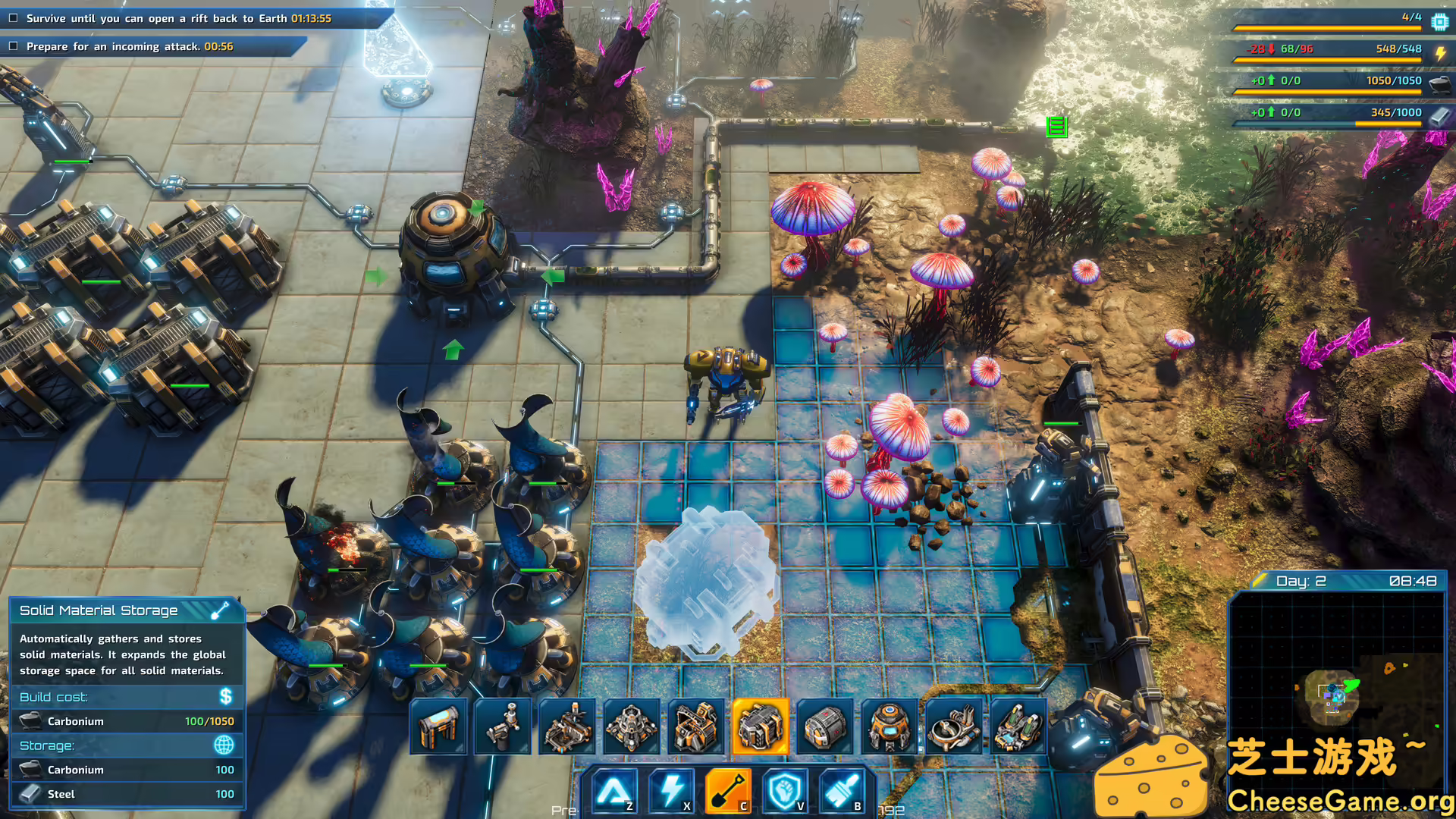The height and width of the screenshot is (819, 1456).
Task: Select the highlighted Solid Material Storage building icon
Action: point(759,726)
